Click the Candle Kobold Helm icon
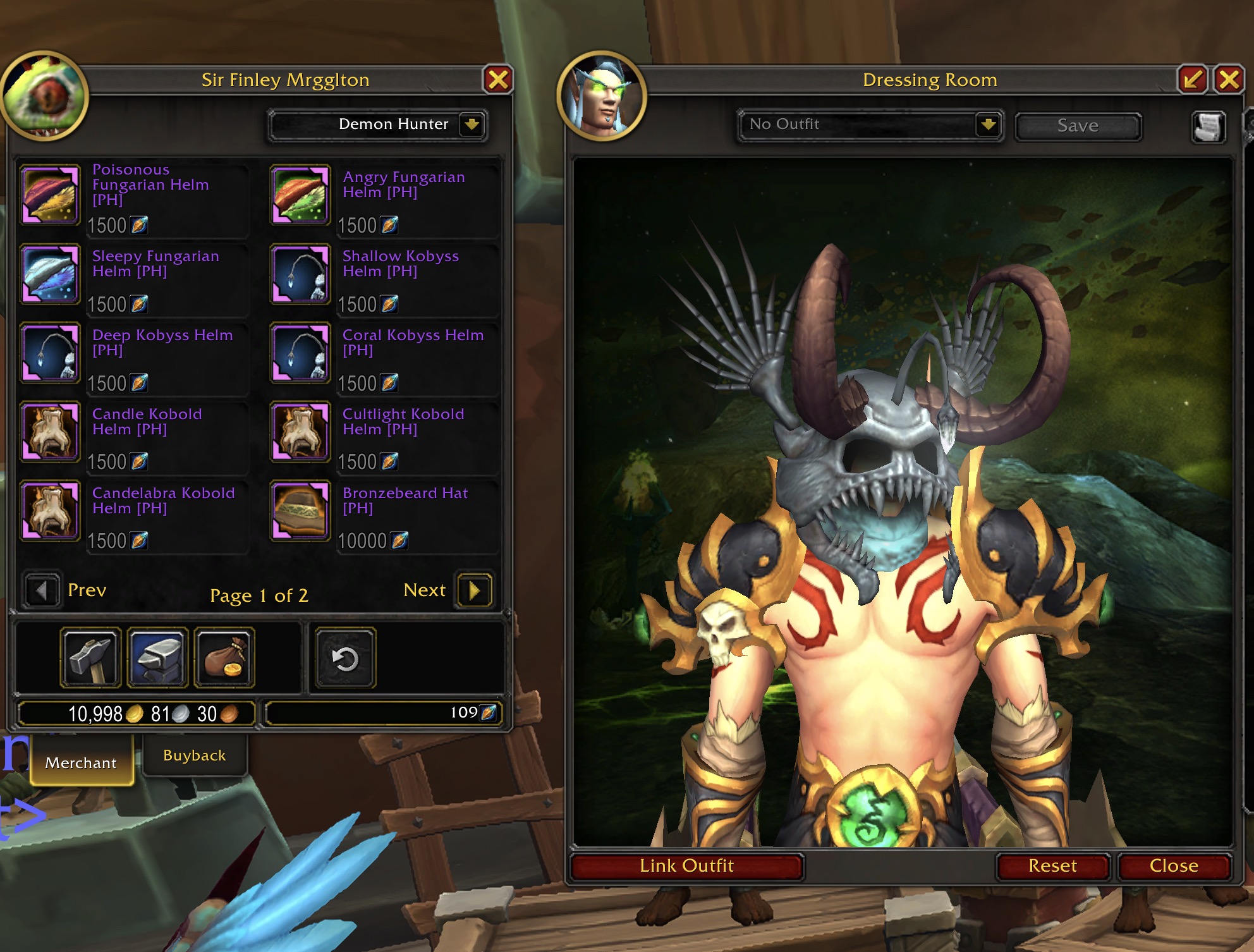 click(50, 431)
